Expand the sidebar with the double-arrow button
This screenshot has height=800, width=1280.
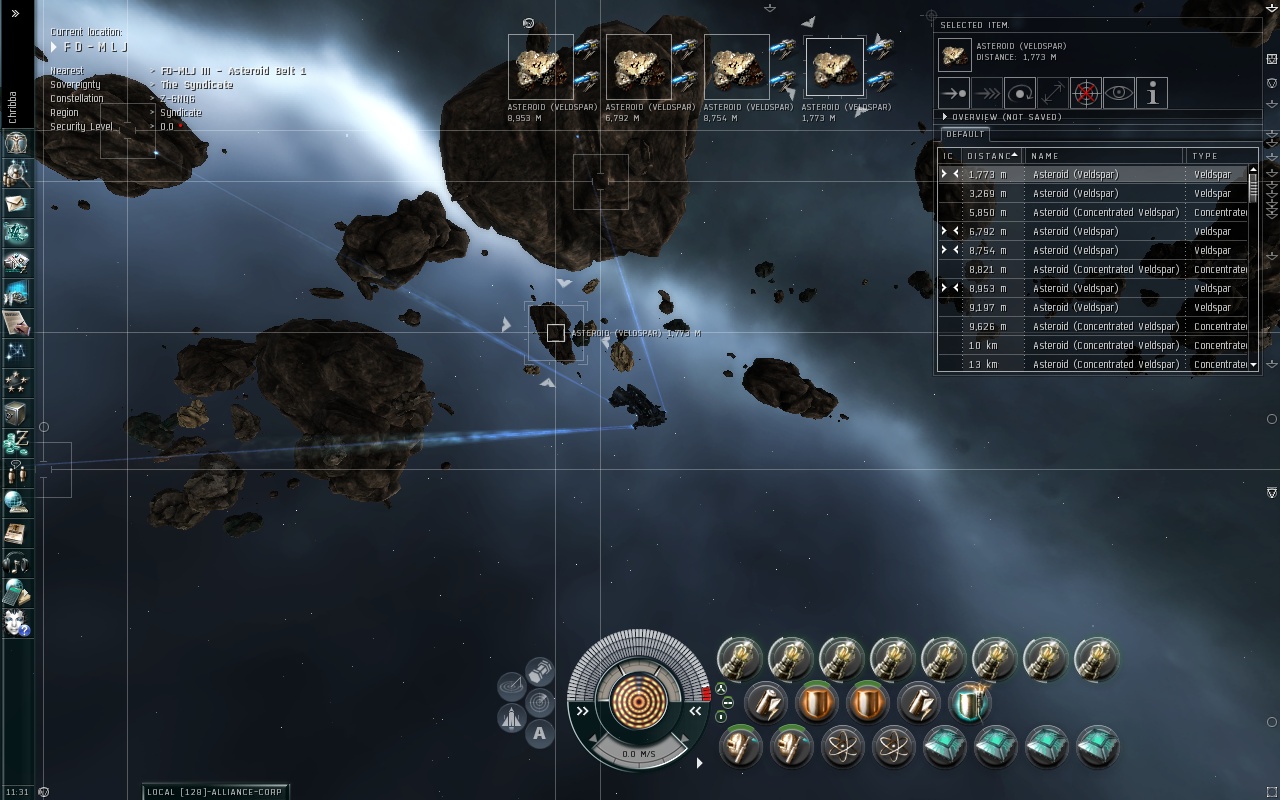tap(15, 14)
